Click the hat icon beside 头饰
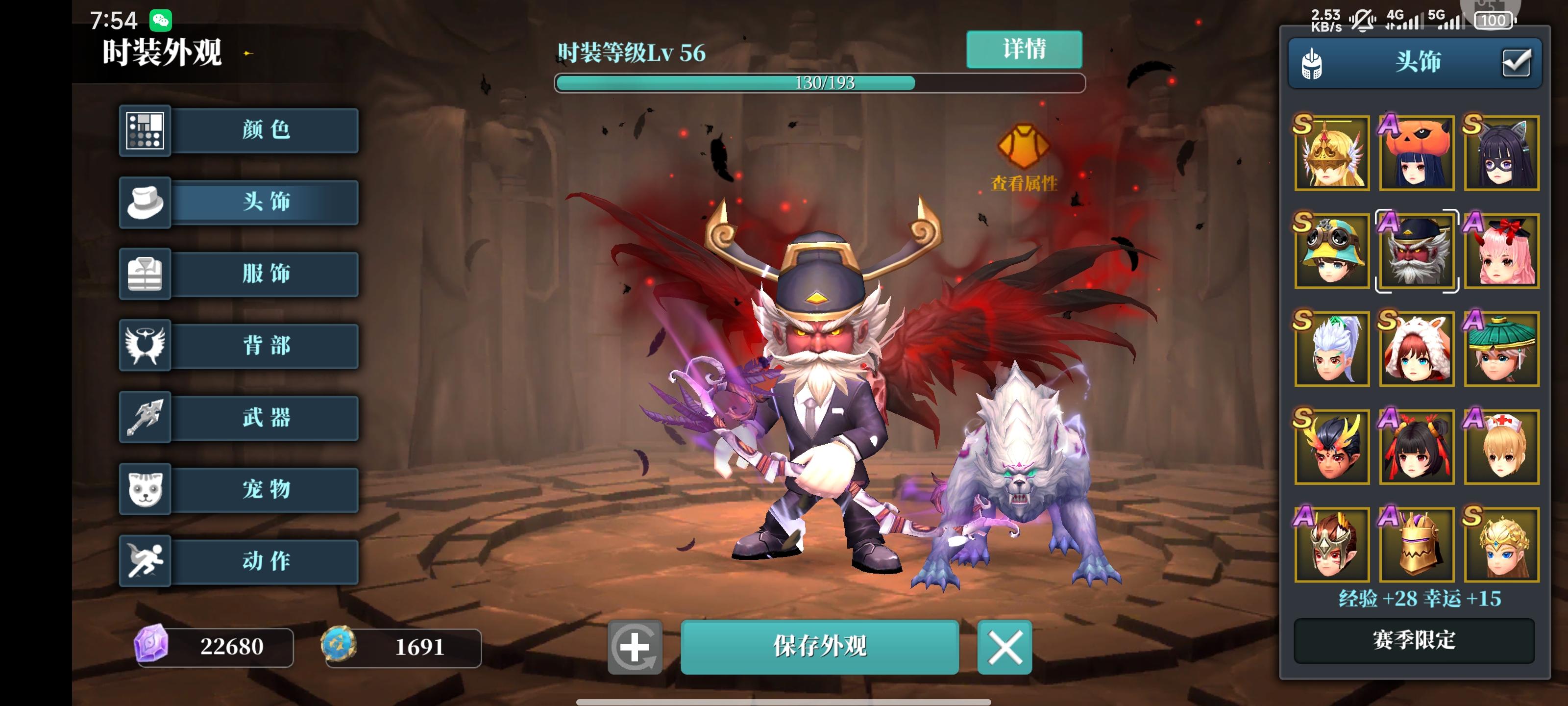 coord(145,202)
